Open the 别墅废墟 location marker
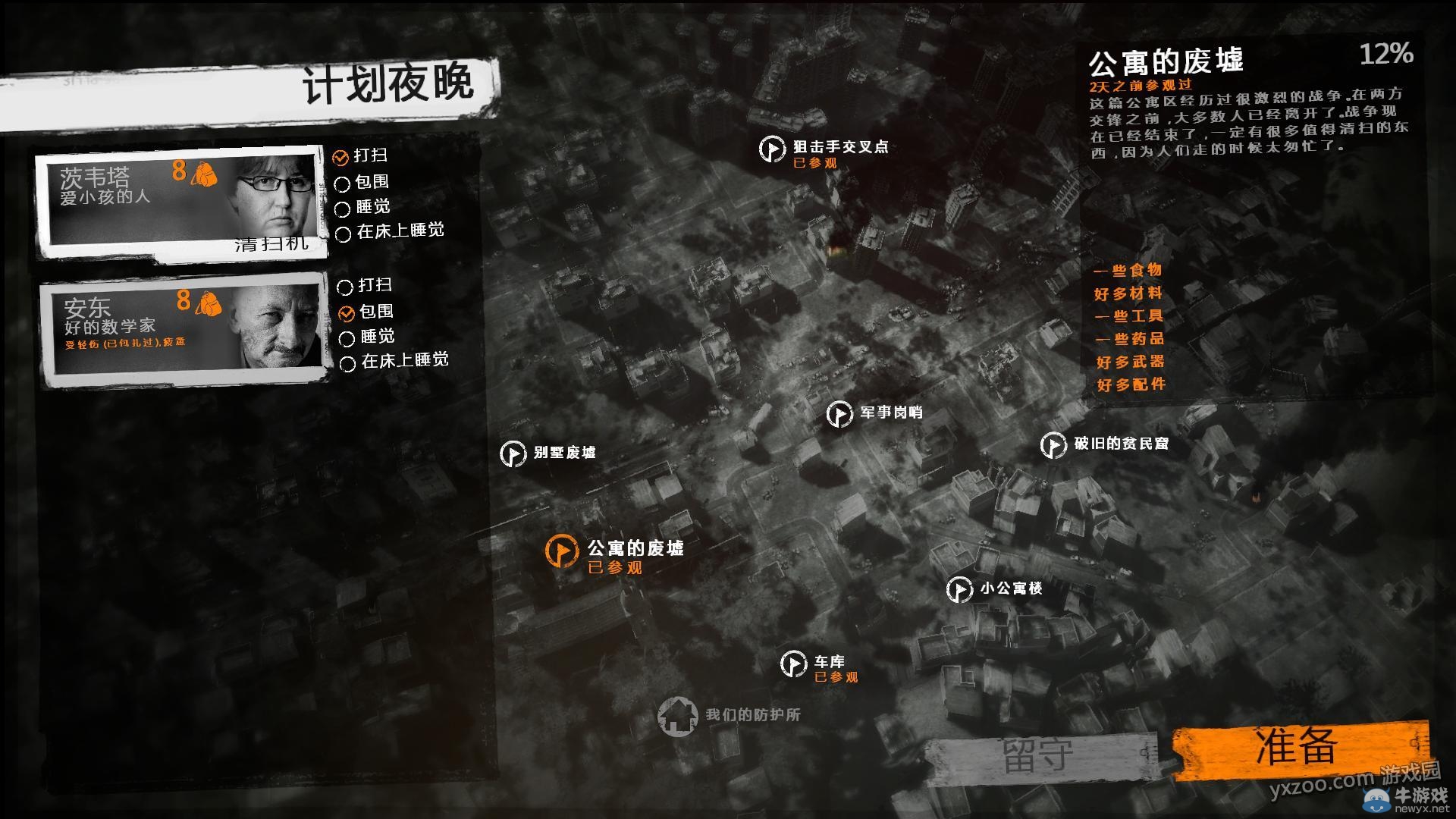This screenshot has height=819, width=1456. tap(515, 454)
